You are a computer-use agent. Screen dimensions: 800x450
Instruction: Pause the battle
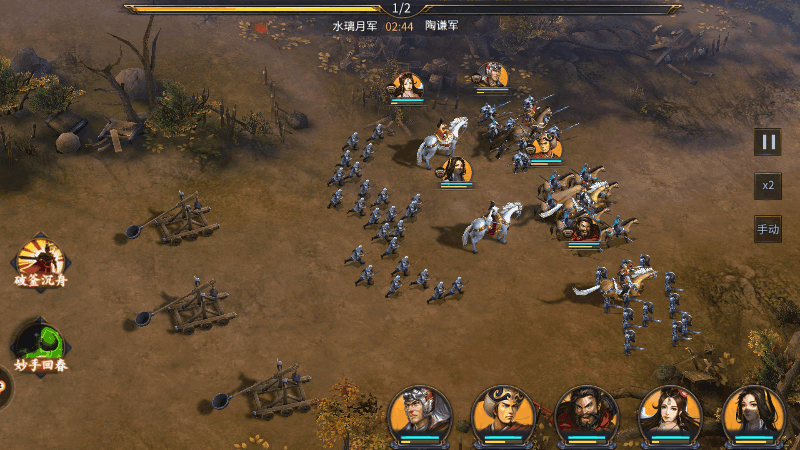[767, 142]
